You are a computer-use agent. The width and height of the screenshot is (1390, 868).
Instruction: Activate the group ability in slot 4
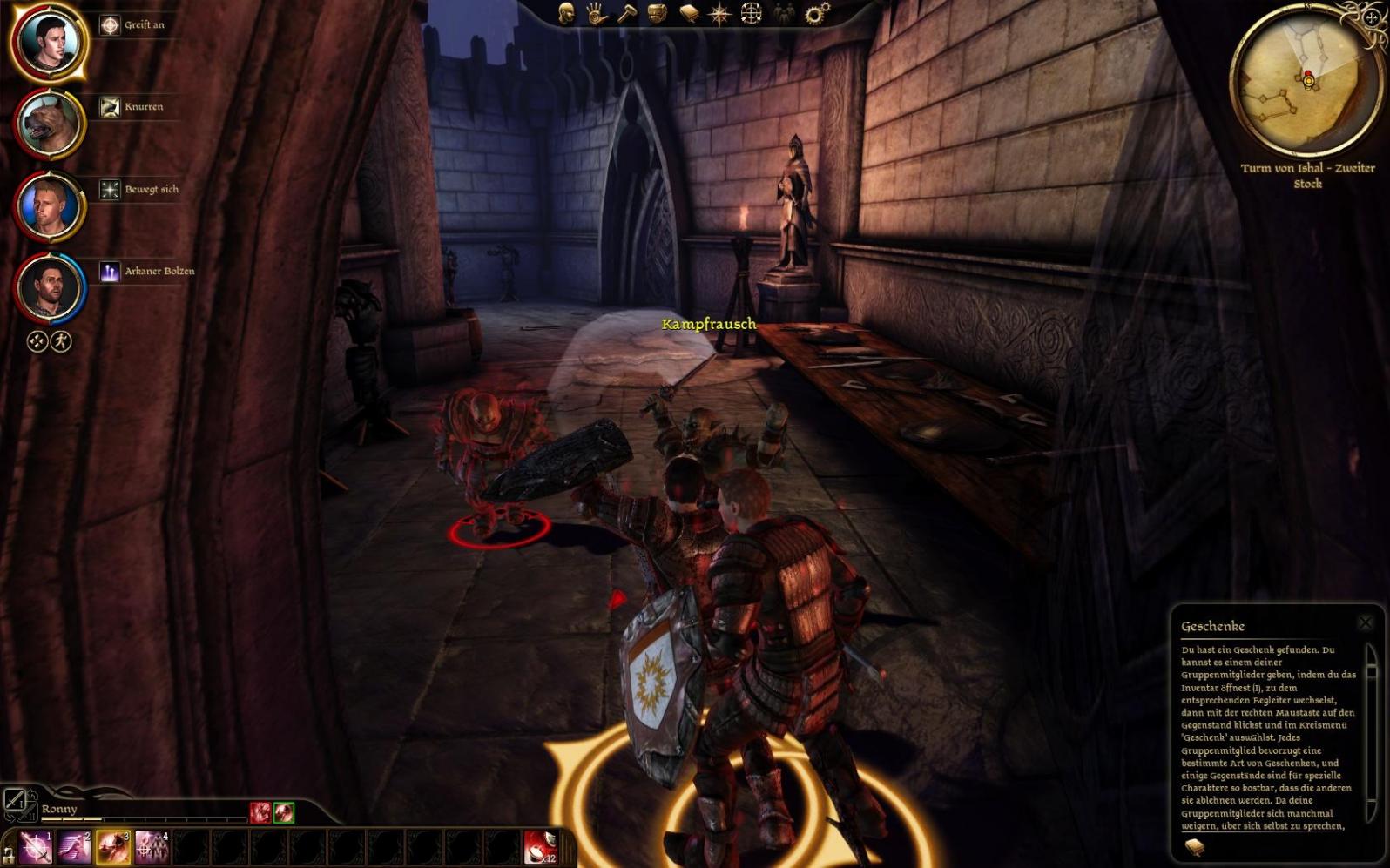(x=152, y=847)
